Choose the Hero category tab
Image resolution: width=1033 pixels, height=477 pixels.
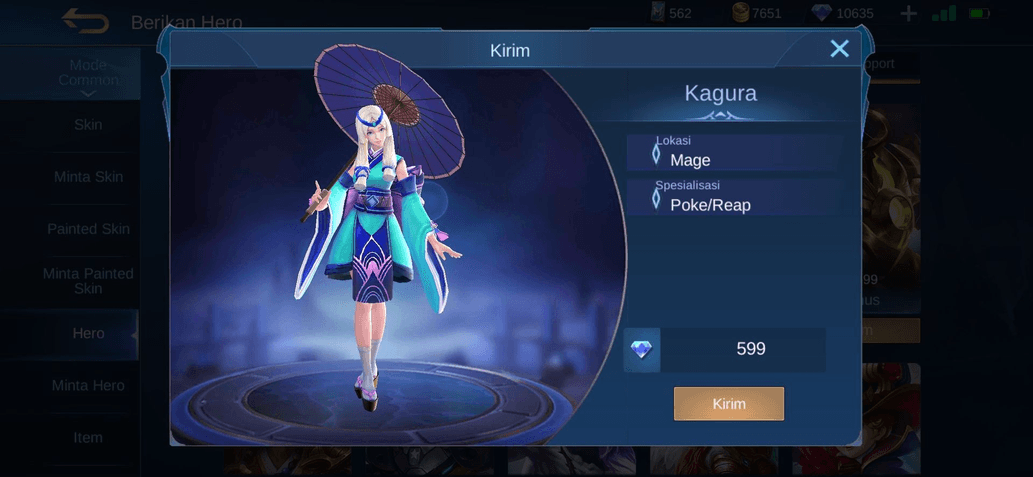tap(88, 333)
